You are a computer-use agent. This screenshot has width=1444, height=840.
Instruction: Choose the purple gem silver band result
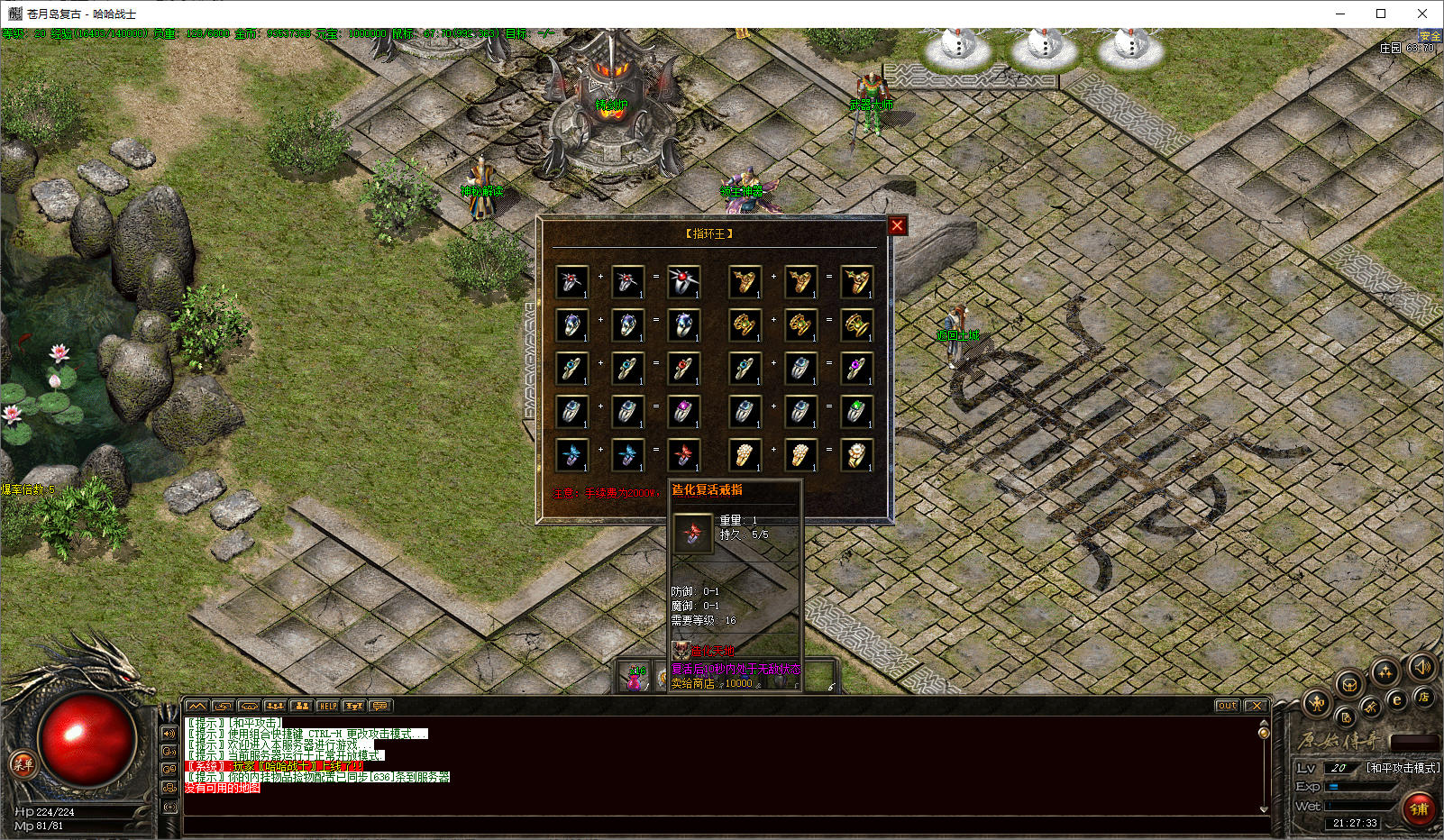click(684, 412)
